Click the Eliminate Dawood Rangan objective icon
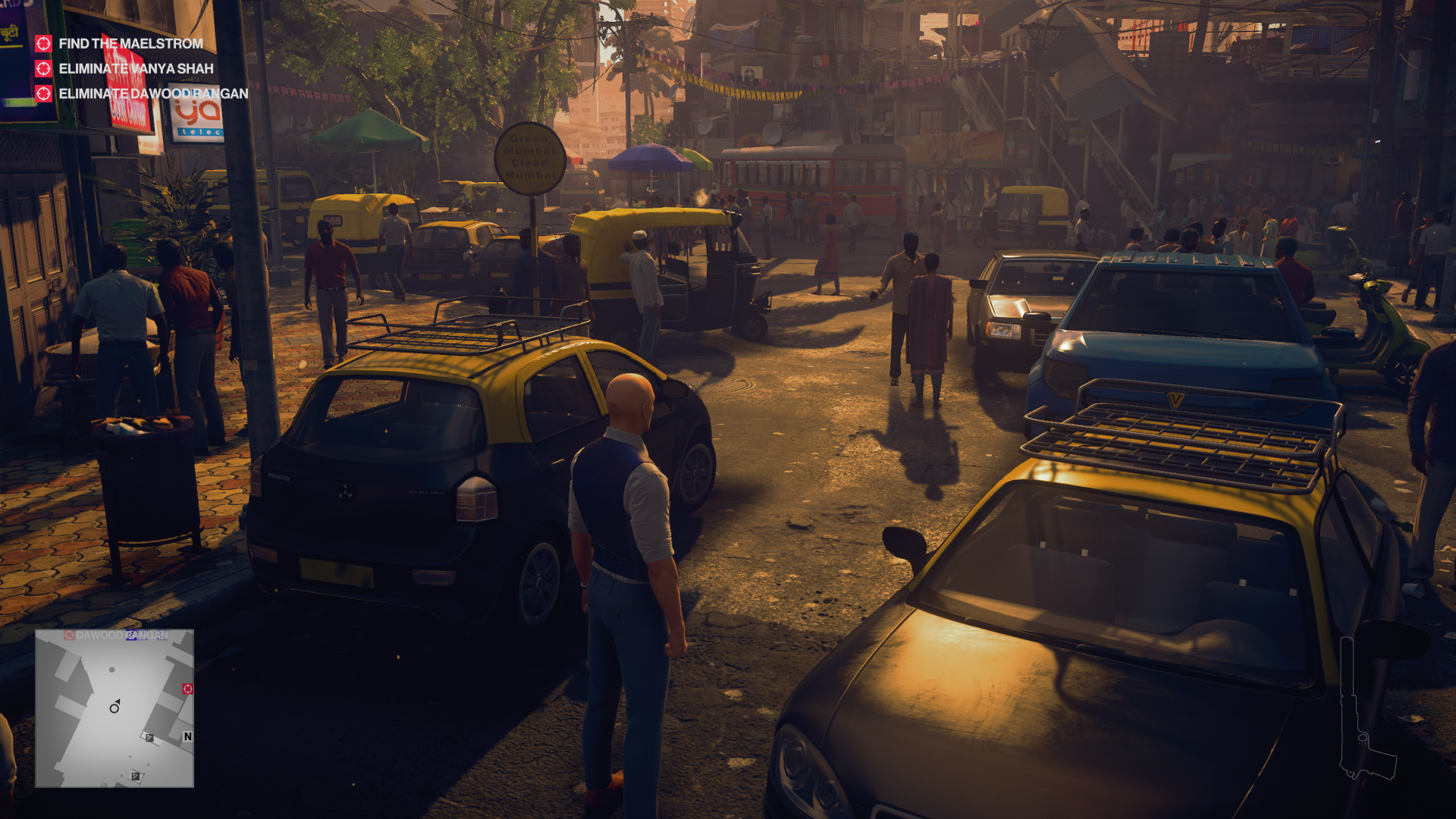Image resolution: width=1456 pixels, height=819 pixels. [43, 95]
